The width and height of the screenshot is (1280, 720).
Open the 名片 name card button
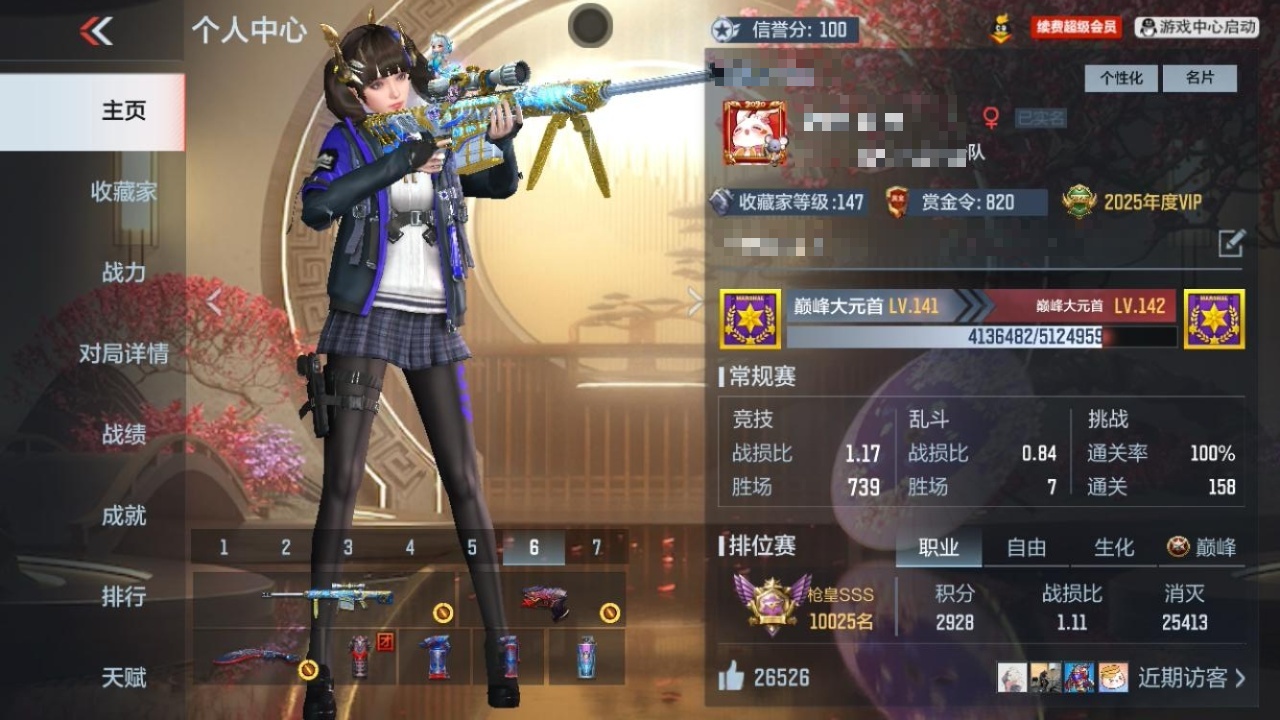[x=1199, y=78]
